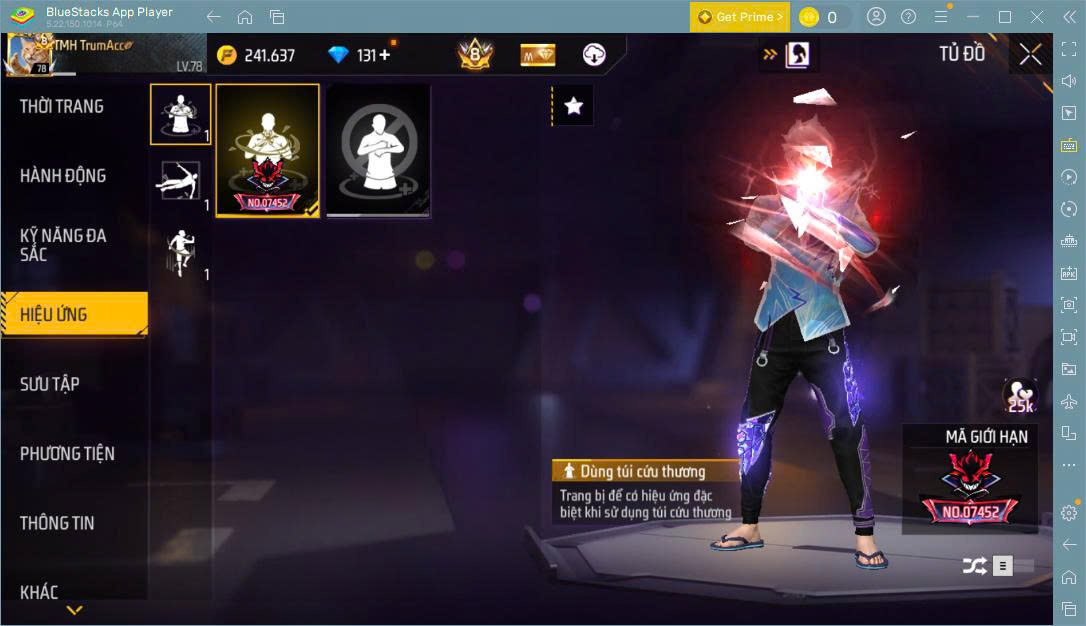Choose the no-effect unequip slot

(x=378, y=150)
